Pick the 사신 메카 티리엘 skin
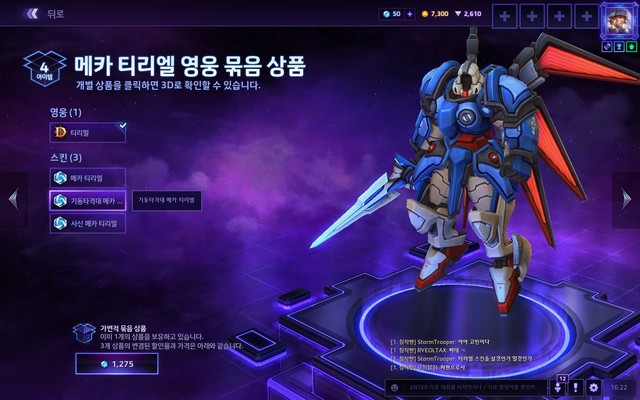The width and height of the screenshot is (640, 400). tap(87, 224)
